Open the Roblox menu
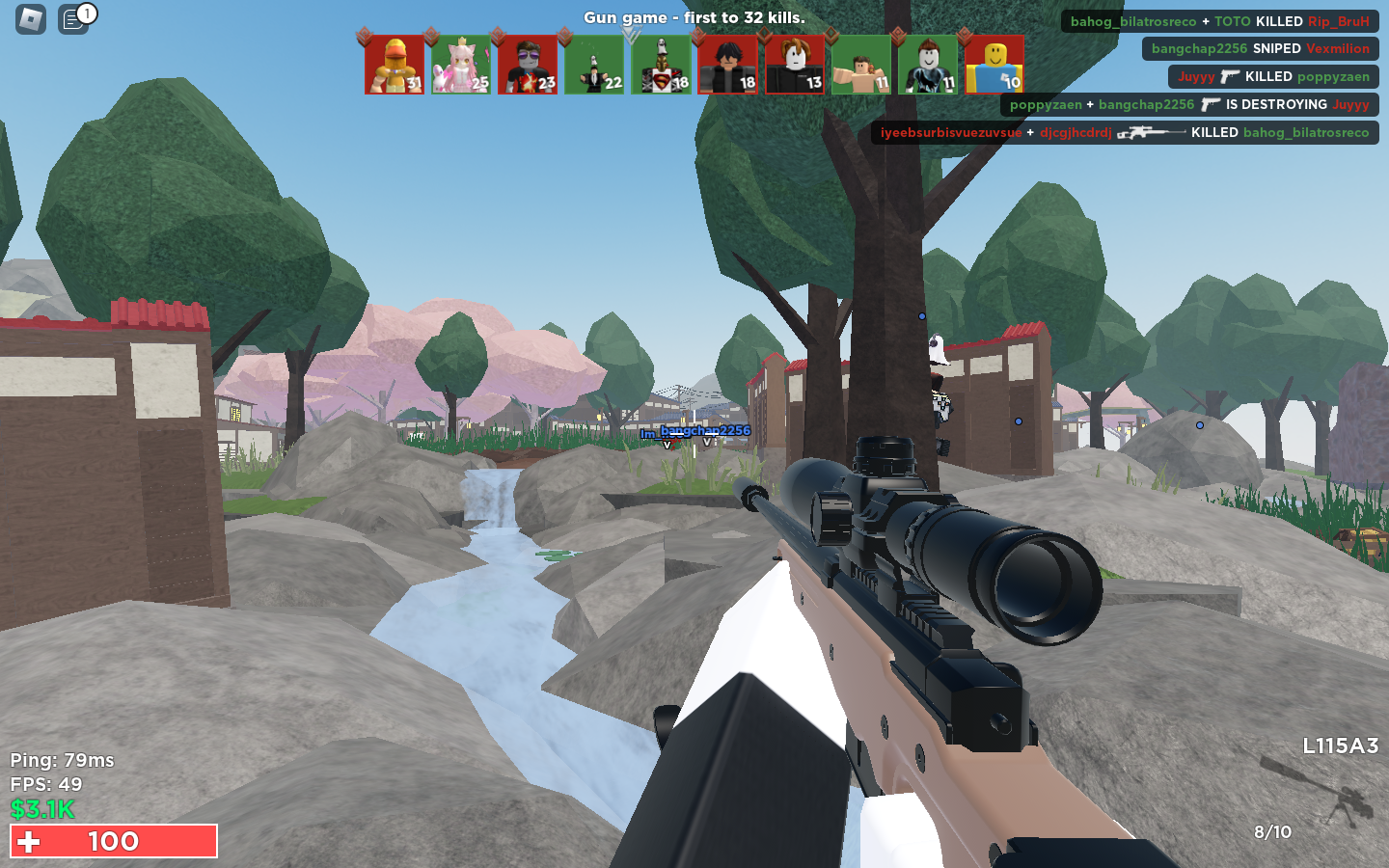This screenshot has width=1389, height=868. (31, 19)
